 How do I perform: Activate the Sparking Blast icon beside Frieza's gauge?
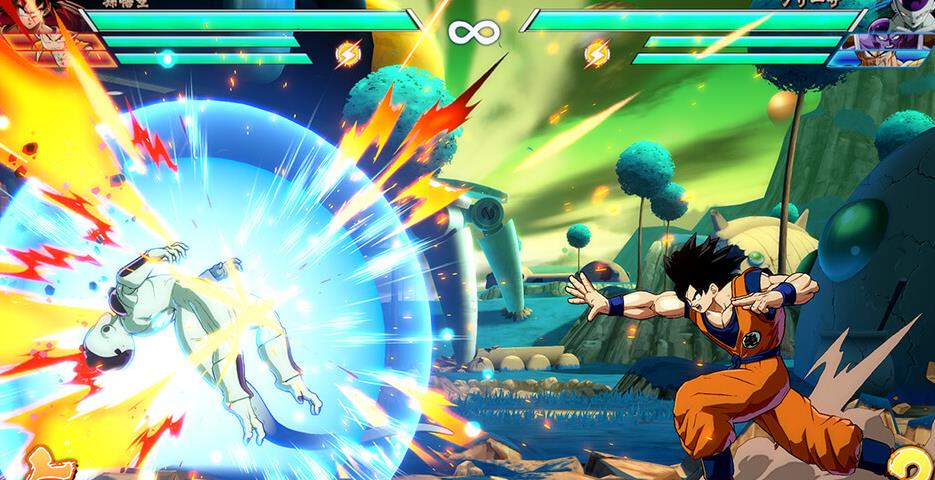pyautogui.click(x=597, y=53)
